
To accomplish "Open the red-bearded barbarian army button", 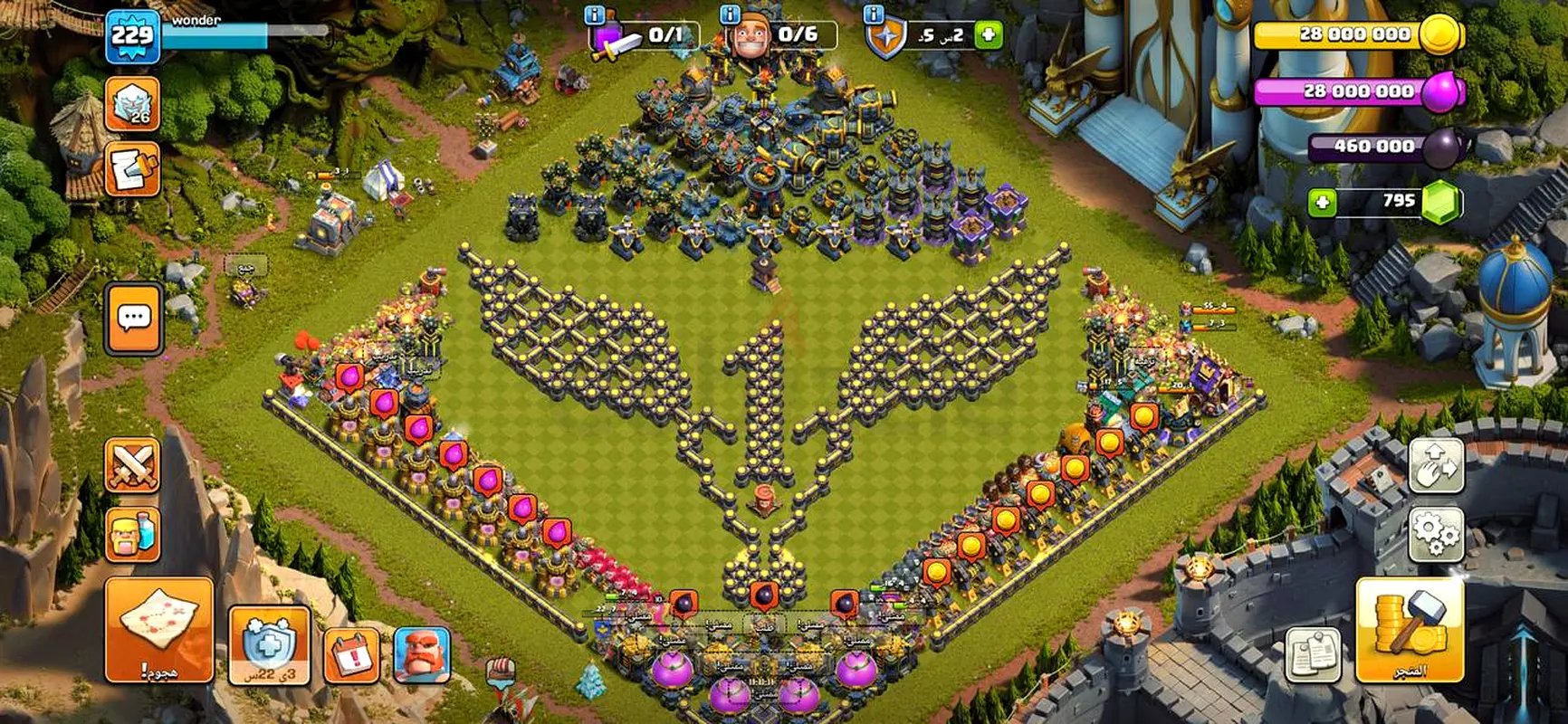I will [422, 653].
